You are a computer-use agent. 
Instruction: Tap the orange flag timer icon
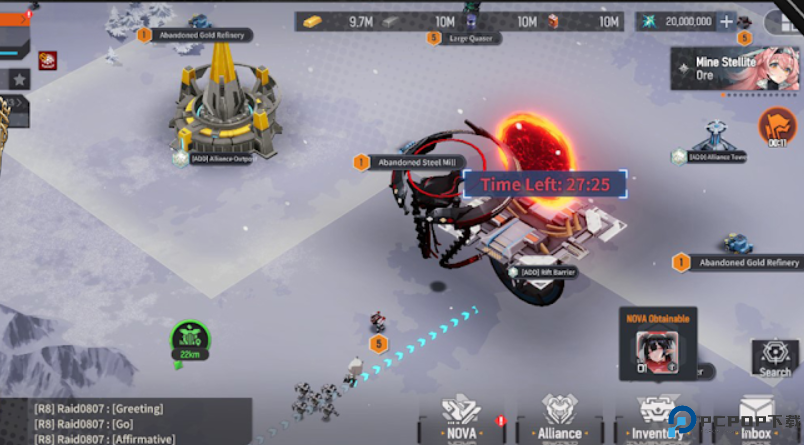pyautogui.click(x=776, y=126)
